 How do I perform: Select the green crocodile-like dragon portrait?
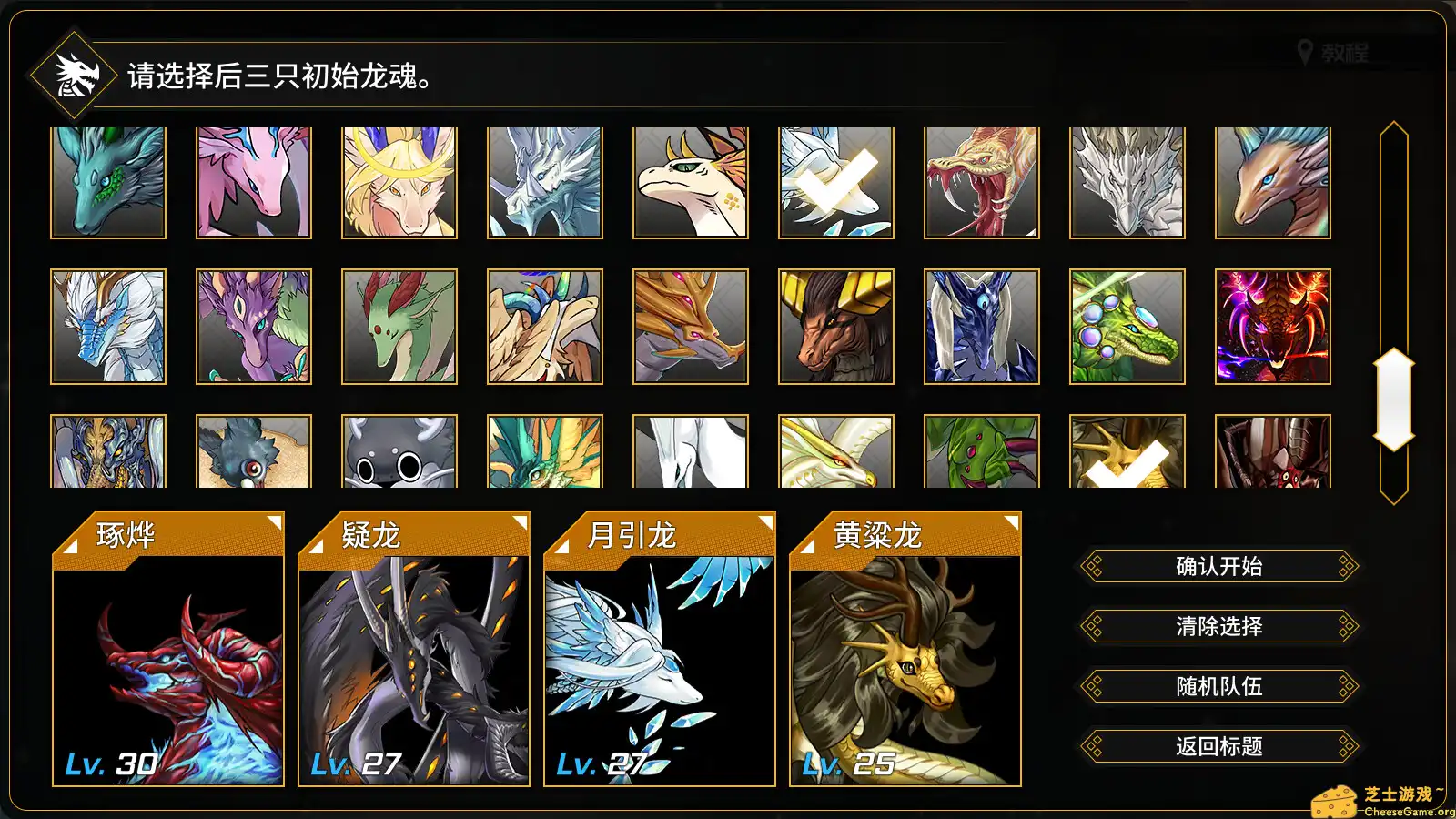pyautogui.click(x=1127, y=325)
